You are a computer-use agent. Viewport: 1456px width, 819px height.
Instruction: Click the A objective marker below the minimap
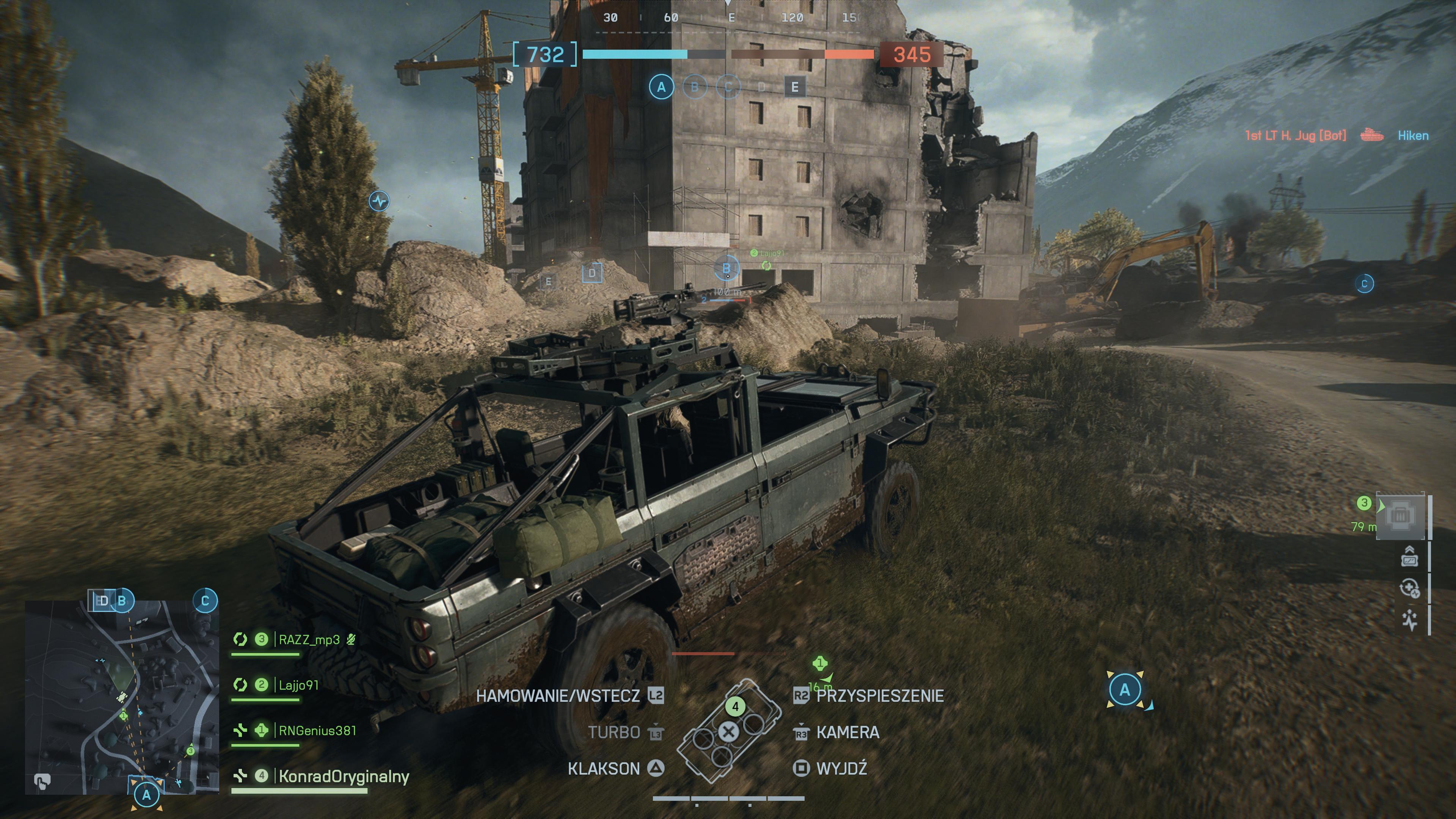[146, 795]
